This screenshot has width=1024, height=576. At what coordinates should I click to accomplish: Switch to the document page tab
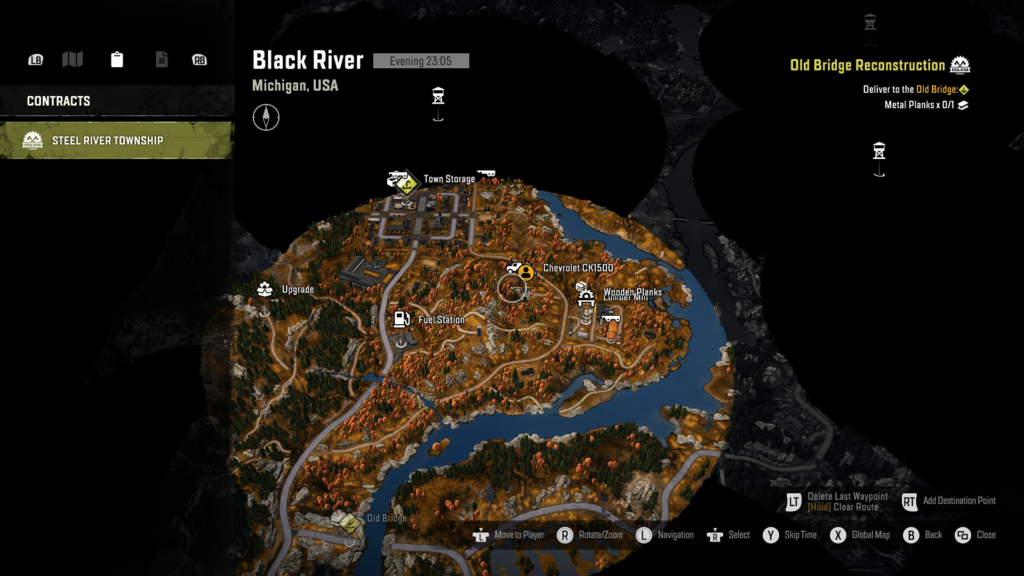(161, 60)
